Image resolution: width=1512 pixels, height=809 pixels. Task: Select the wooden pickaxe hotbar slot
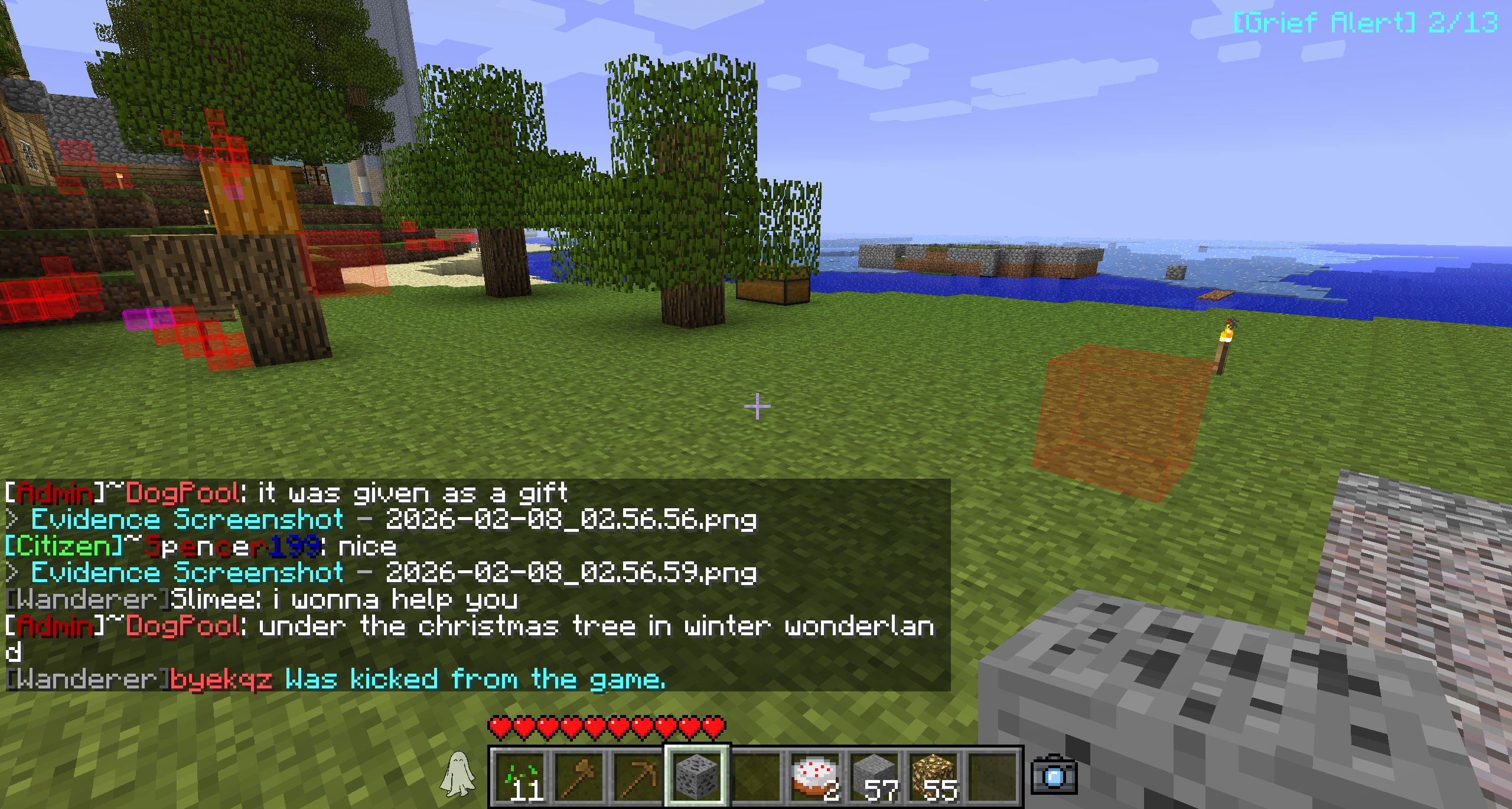click(638, 776)
